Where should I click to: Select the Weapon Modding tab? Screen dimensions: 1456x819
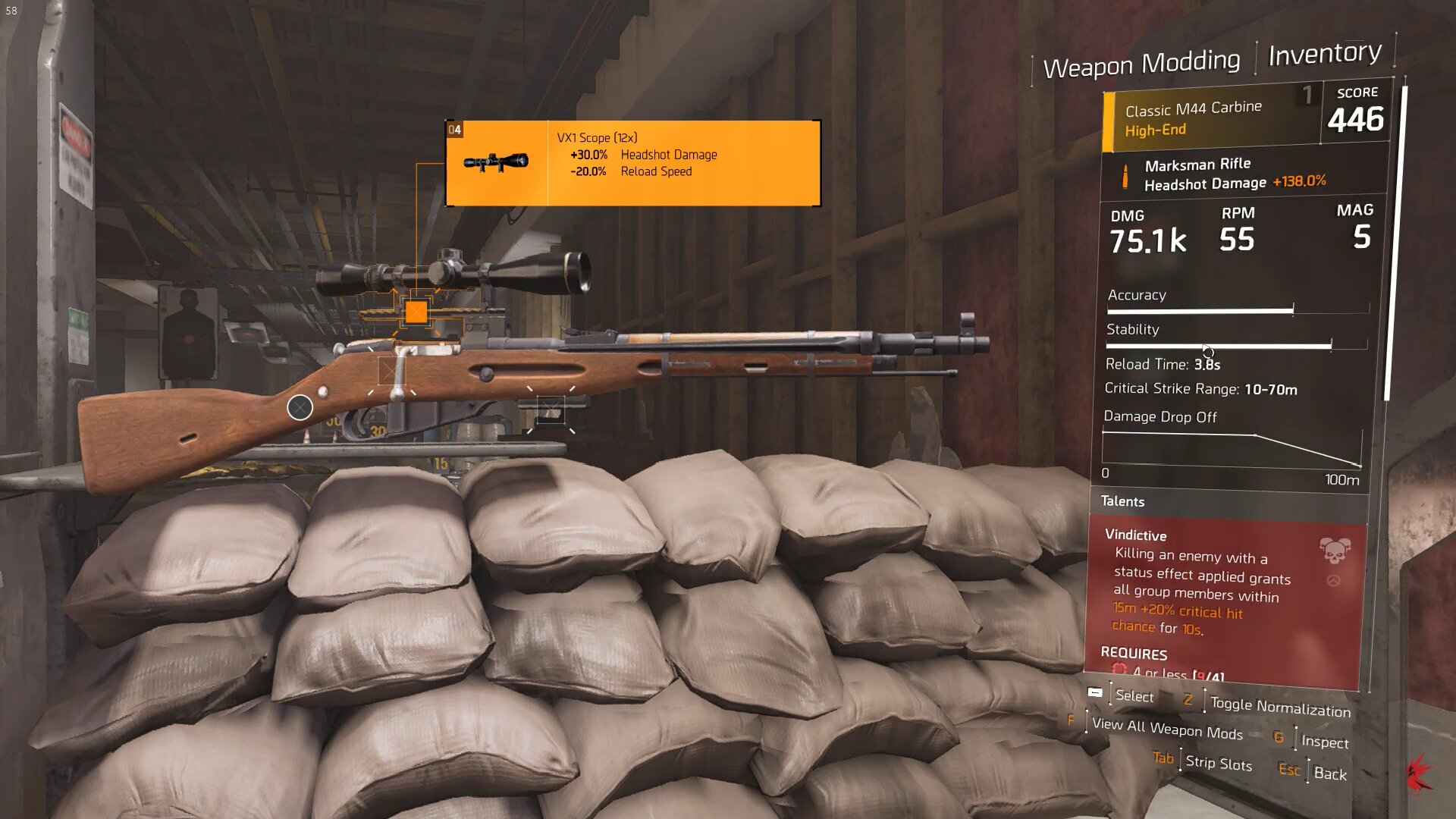coord(1143,64)
